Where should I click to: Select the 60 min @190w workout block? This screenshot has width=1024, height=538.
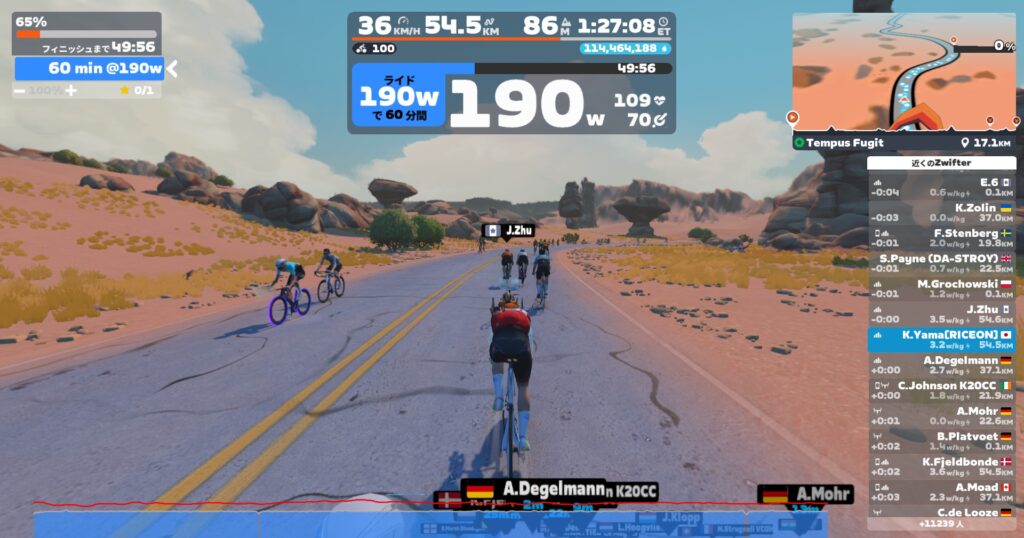[x=90, y=68]
